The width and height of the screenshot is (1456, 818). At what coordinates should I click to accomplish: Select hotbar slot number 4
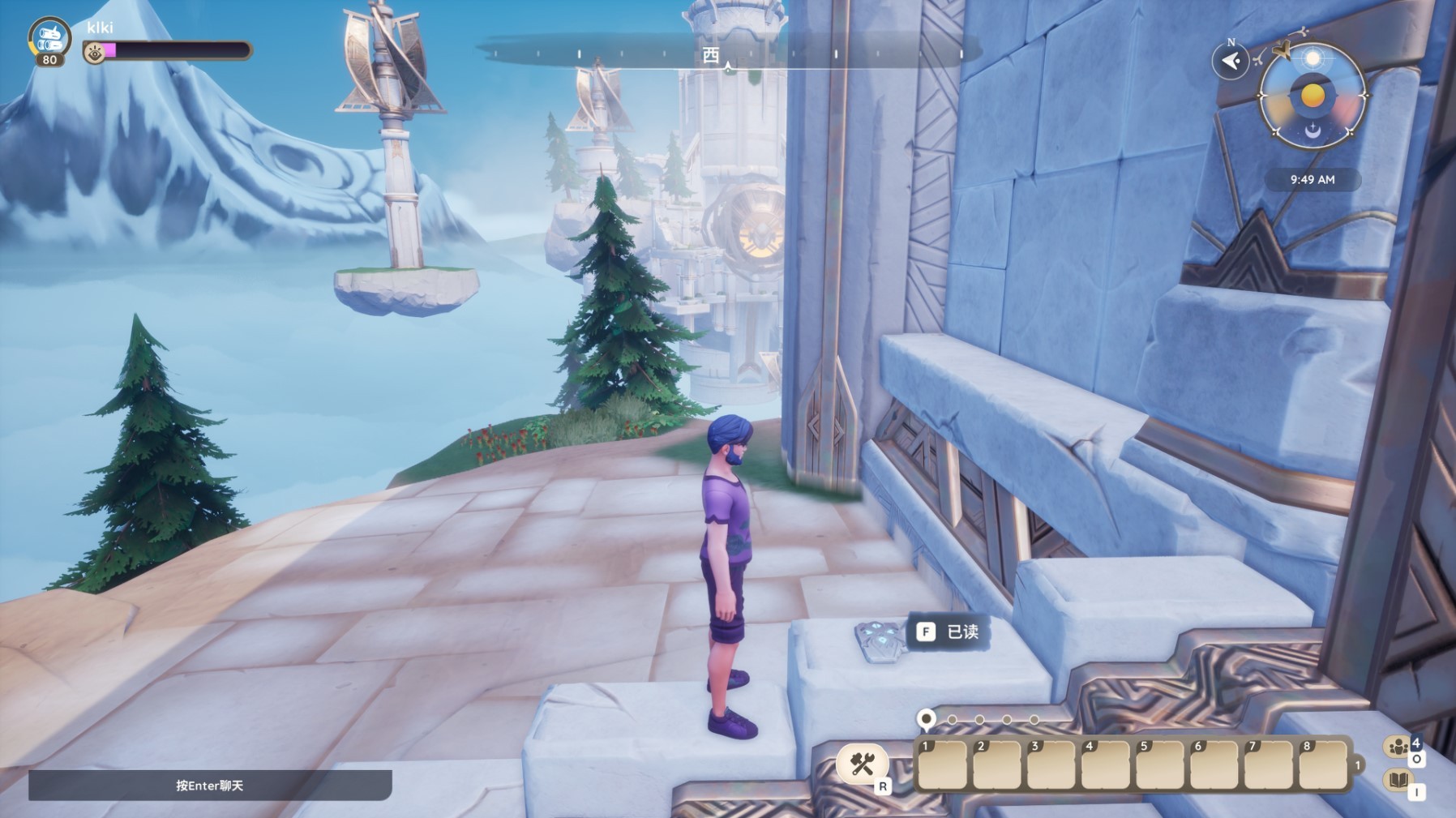coord(1105,764)
